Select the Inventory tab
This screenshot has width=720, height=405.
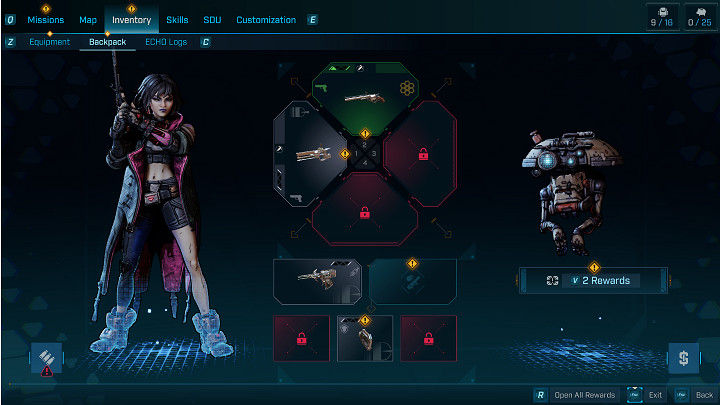click(131, 20)
